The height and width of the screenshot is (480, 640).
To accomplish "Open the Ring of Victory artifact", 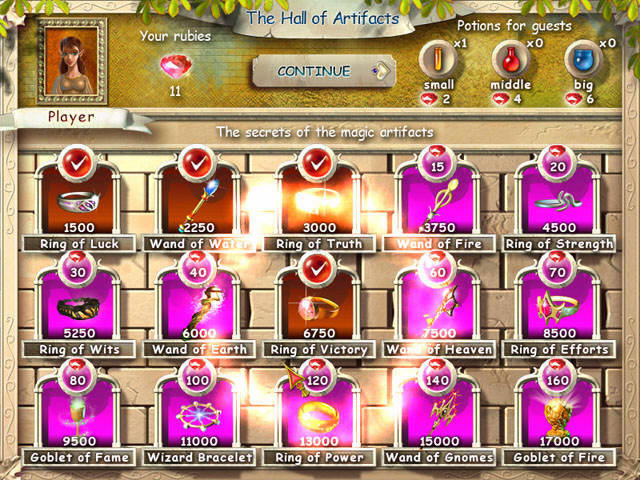I will coord(320,305).
